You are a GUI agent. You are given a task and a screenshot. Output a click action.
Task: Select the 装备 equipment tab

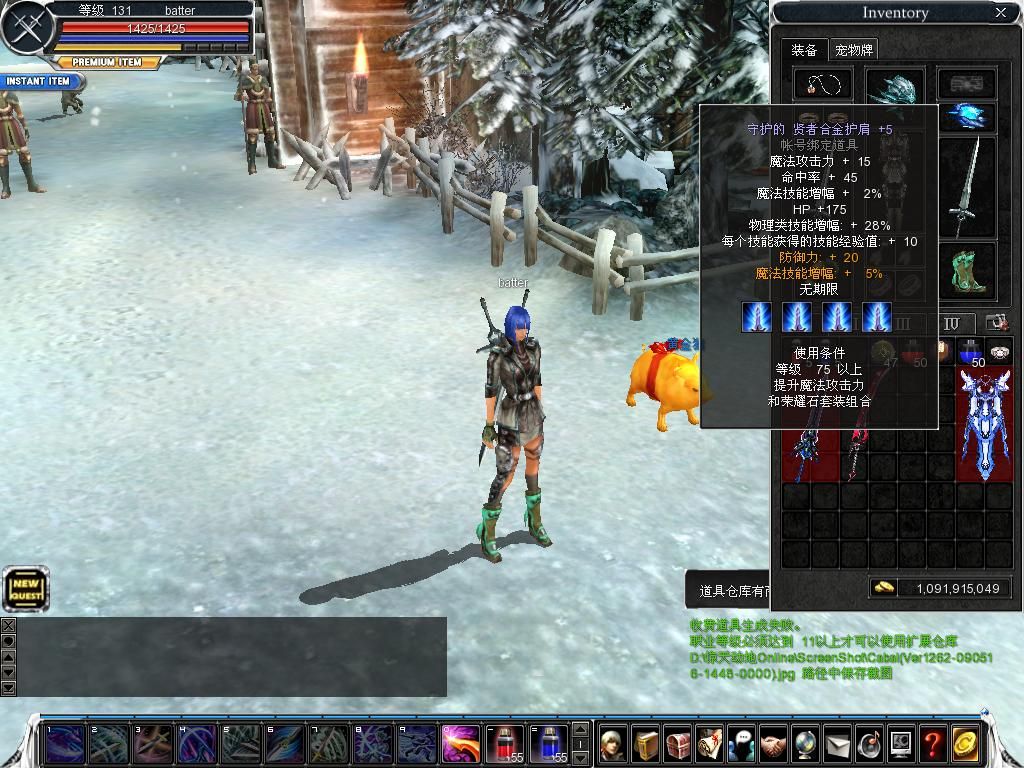[x=804, y=50]
